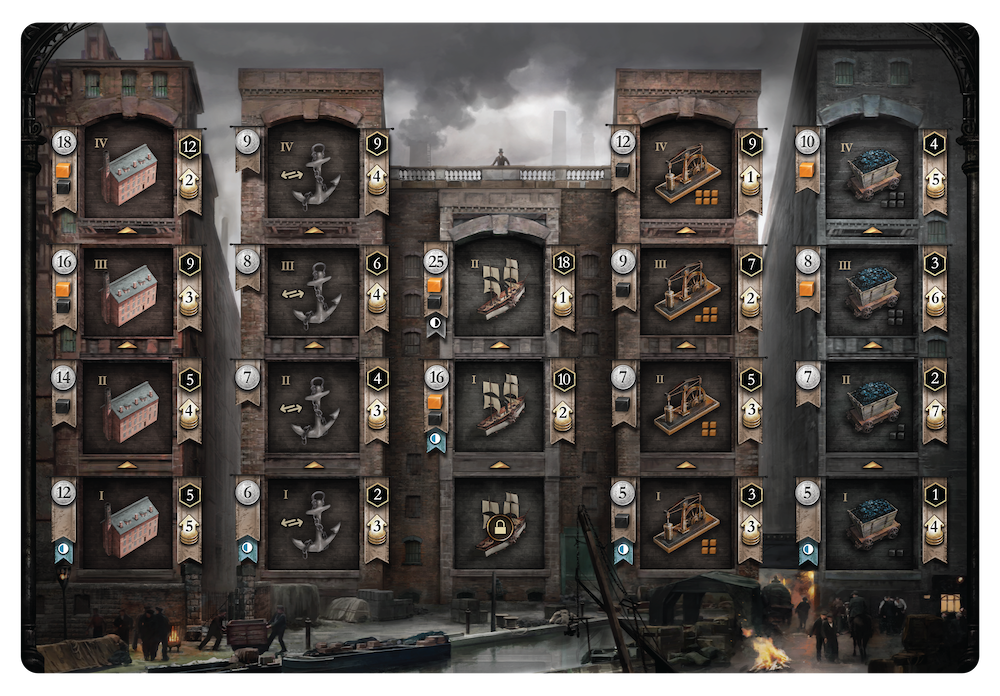Viewport: 1000px width, 696px height.
Task: Select the level III cotton mill tile
Action: (x=127, y=292)
